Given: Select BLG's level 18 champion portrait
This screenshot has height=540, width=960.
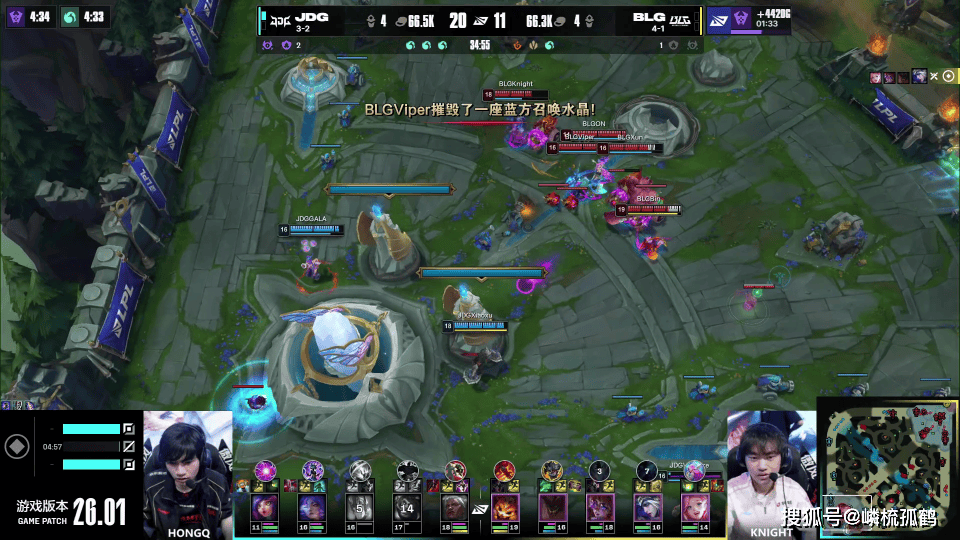Looking at the screenshot, I should [601, 505].
